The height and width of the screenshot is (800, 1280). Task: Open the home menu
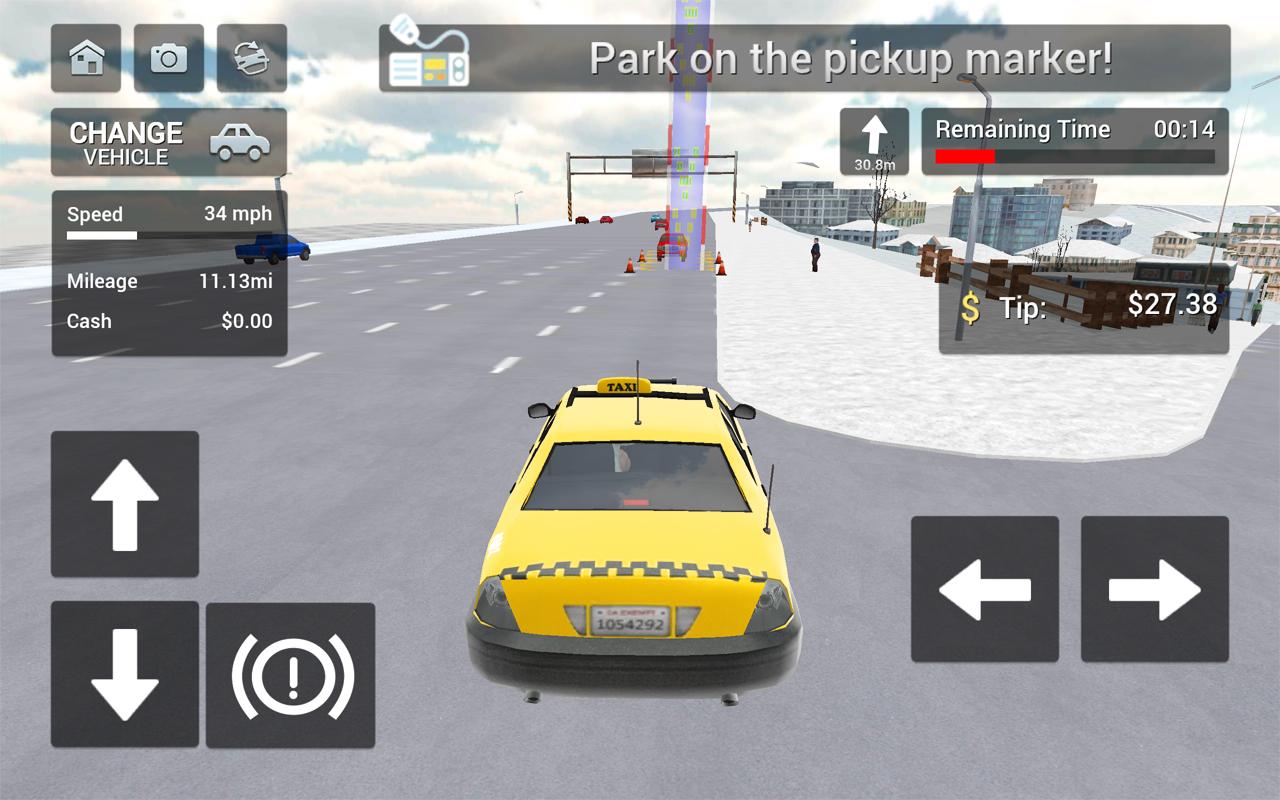tap(87, 59)
